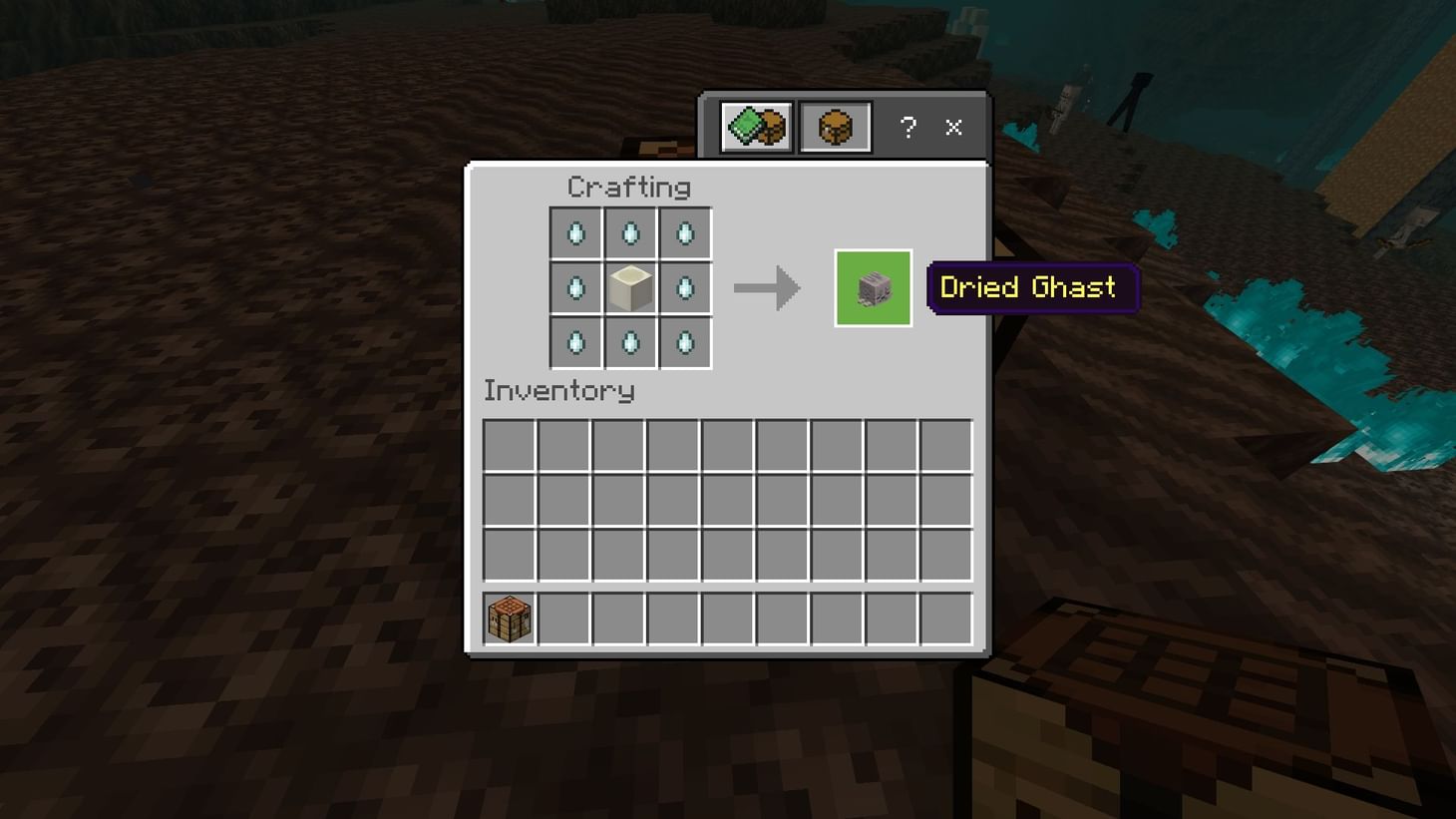
Task: Switch to the crafting table tab
Action: 835,125
